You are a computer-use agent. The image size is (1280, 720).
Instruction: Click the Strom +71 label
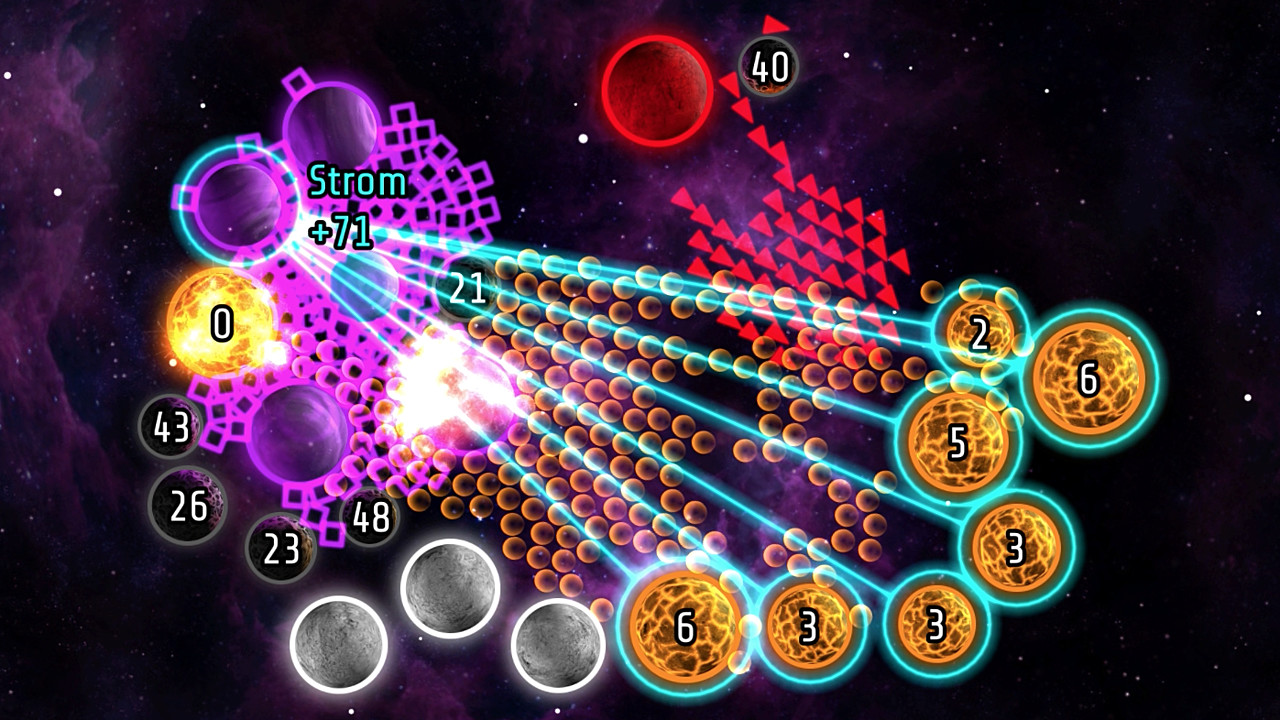coord(350,207)
